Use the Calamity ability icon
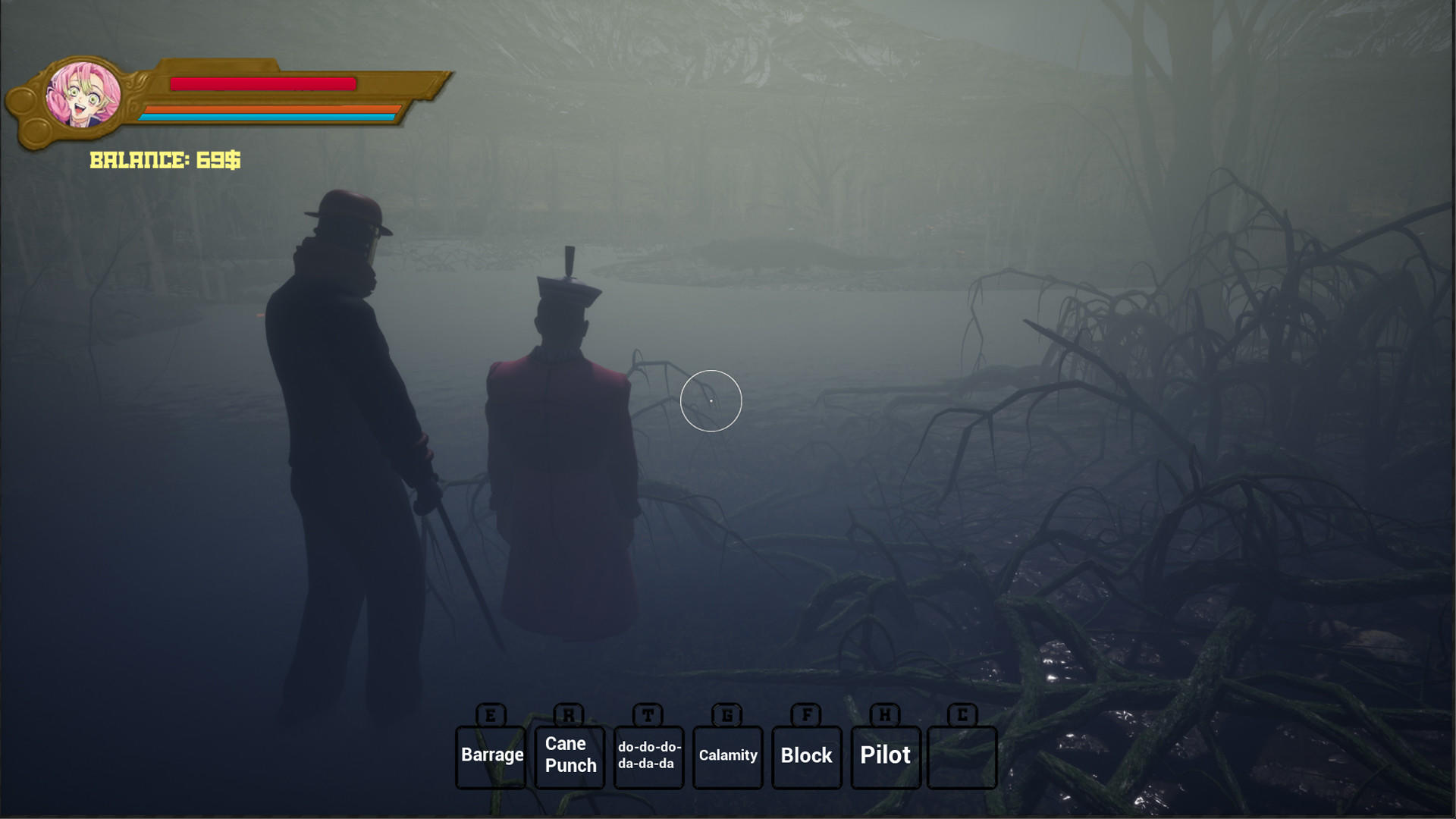Viewport: 1456px width, 819px height. tap(727, 755)
